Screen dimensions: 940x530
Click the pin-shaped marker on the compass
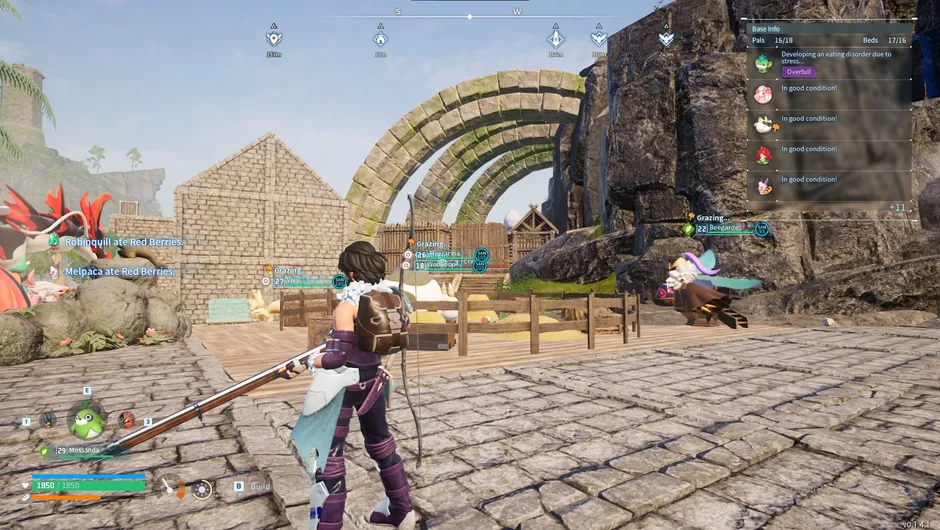tap(274, 38)
